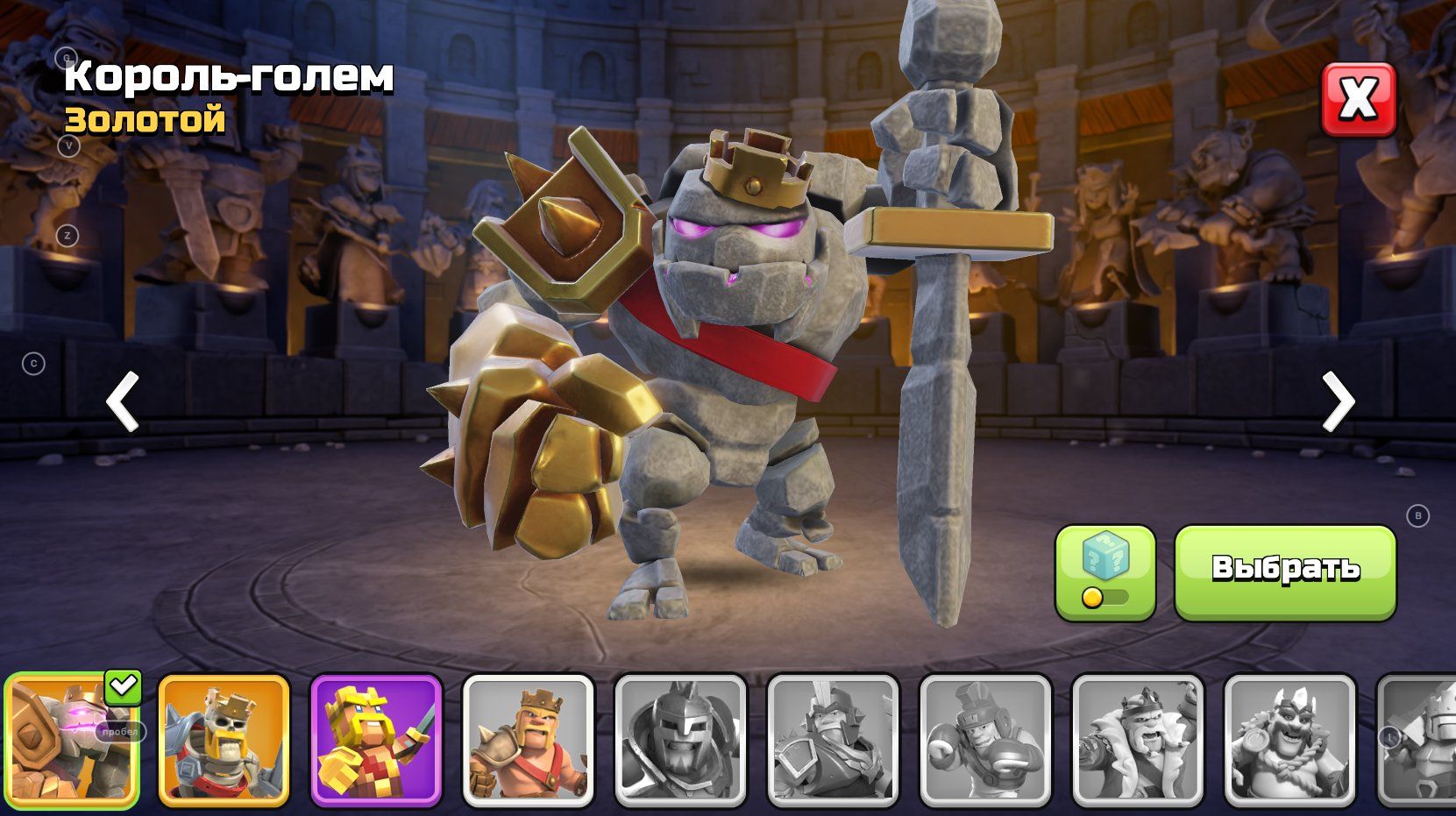Show the next skin with right arrow
1456x816 pixels.
click(1338, 401)
